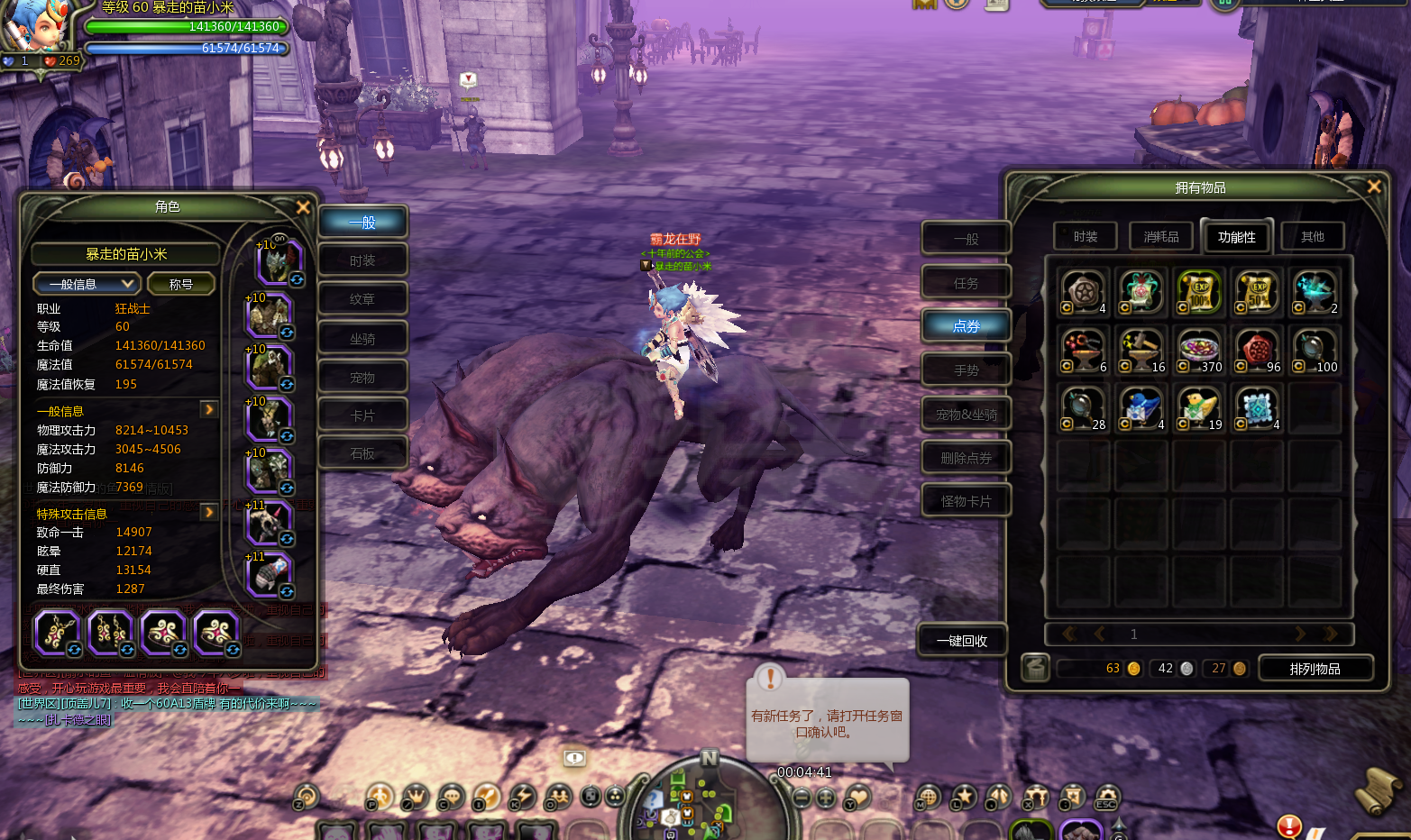
Task: Select the red dice item with 96
Action: 1258,350
